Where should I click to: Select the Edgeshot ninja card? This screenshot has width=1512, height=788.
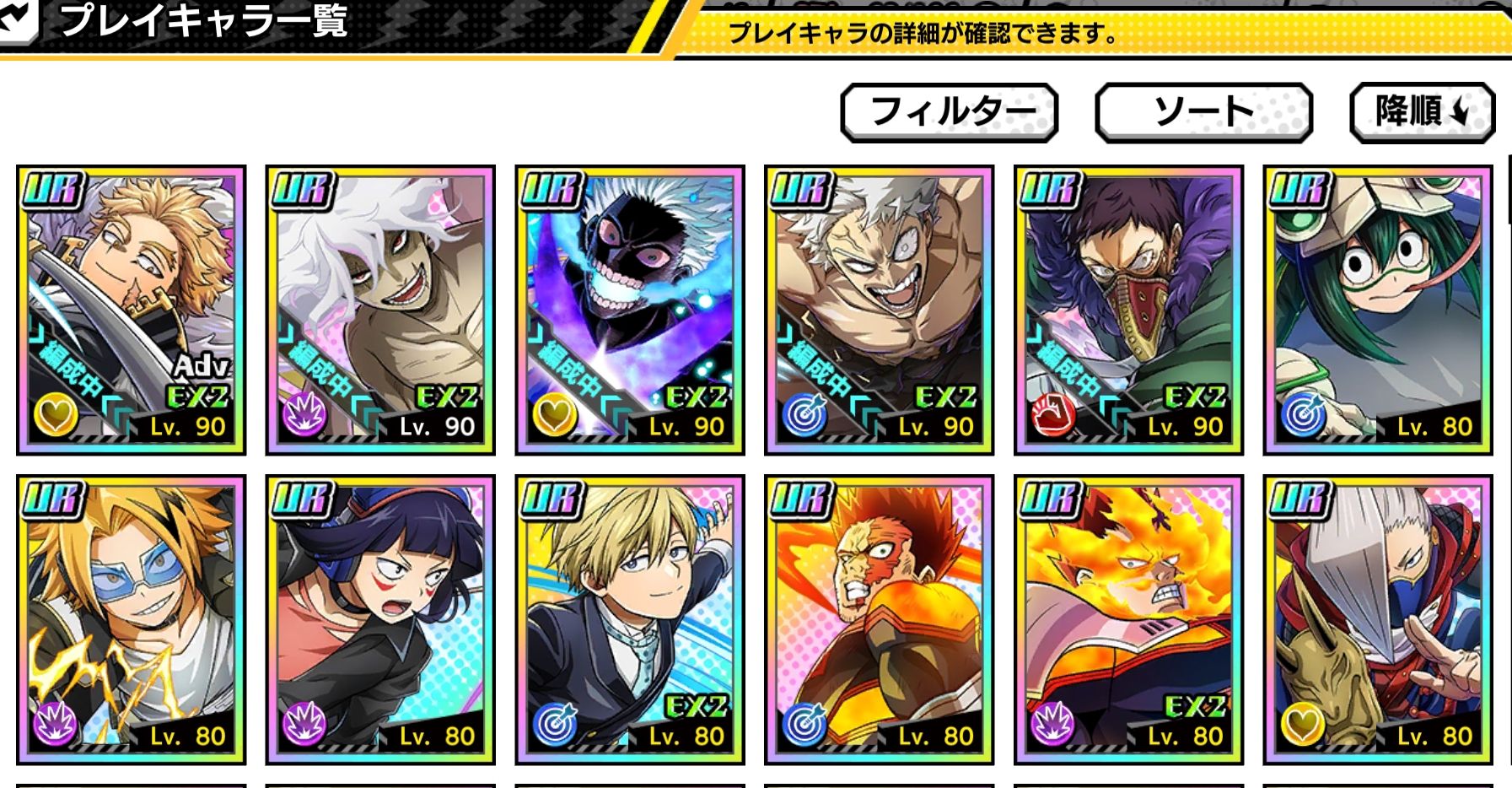[1377, 619]
